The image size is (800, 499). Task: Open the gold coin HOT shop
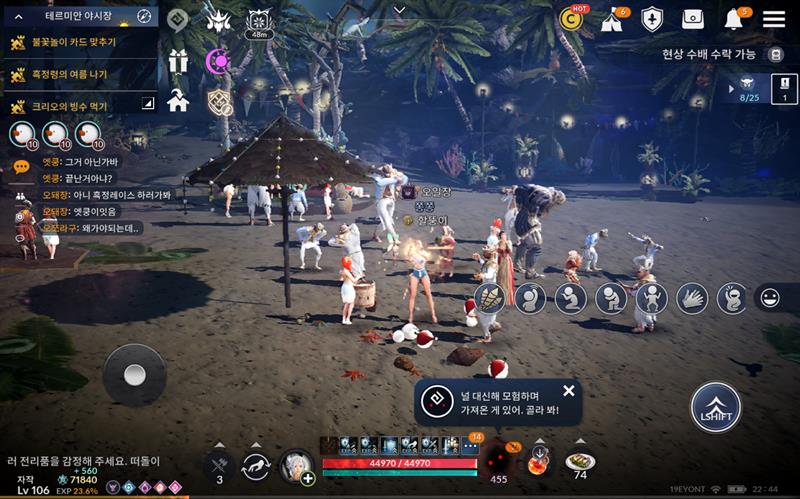tap(573, 18)
